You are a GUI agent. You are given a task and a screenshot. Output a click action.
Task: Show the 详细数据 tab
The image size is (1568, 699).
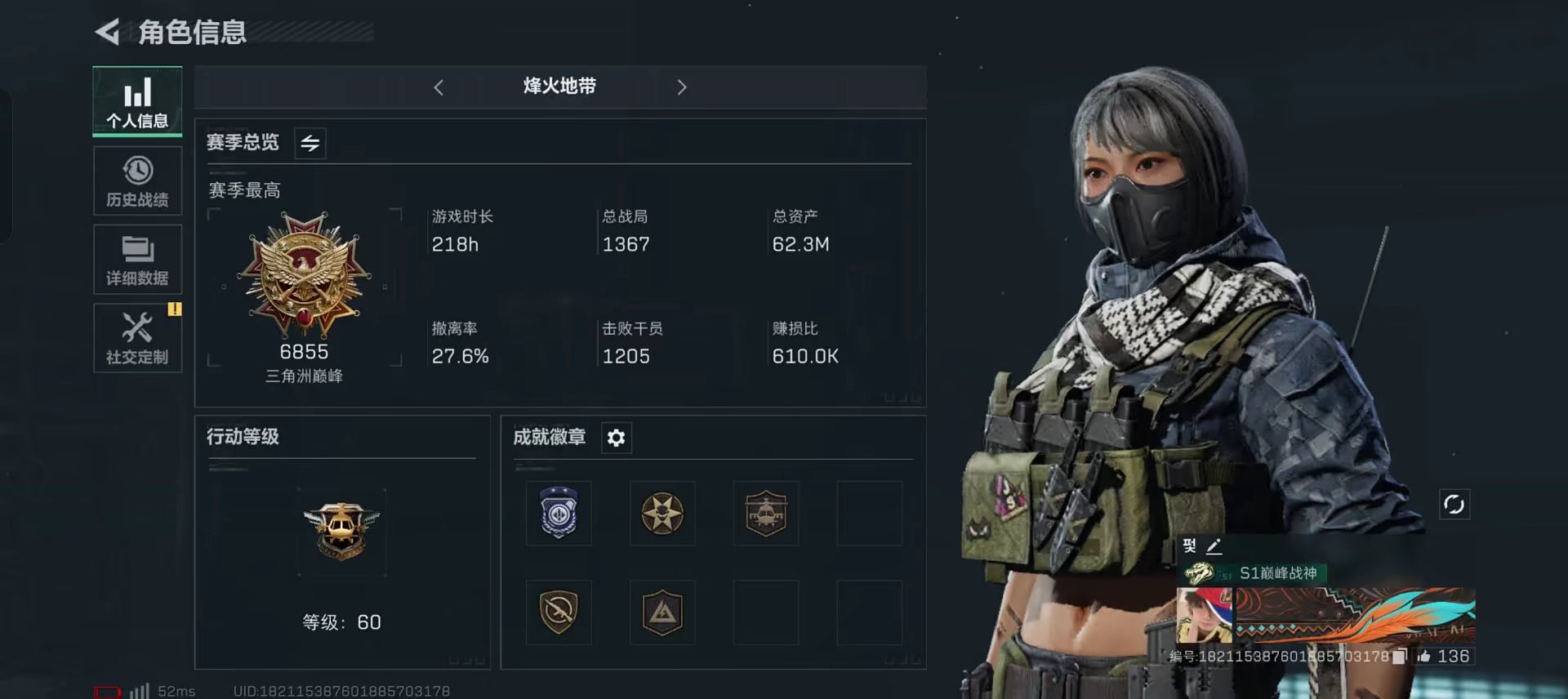pyautogui.click(x=137, y=260)
